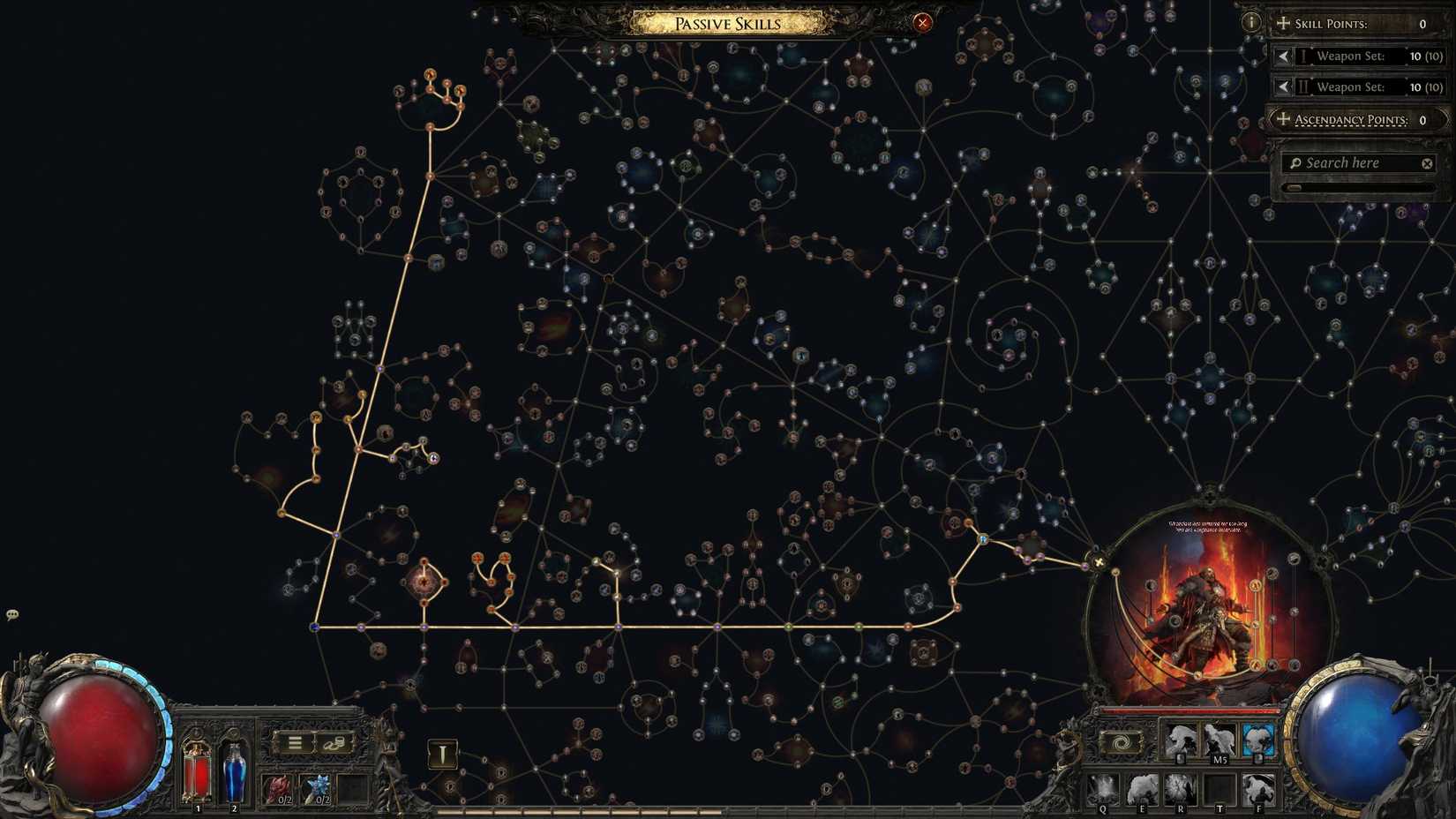
Task: Activate the skill assigned to Q
Action: point(1103,788)
